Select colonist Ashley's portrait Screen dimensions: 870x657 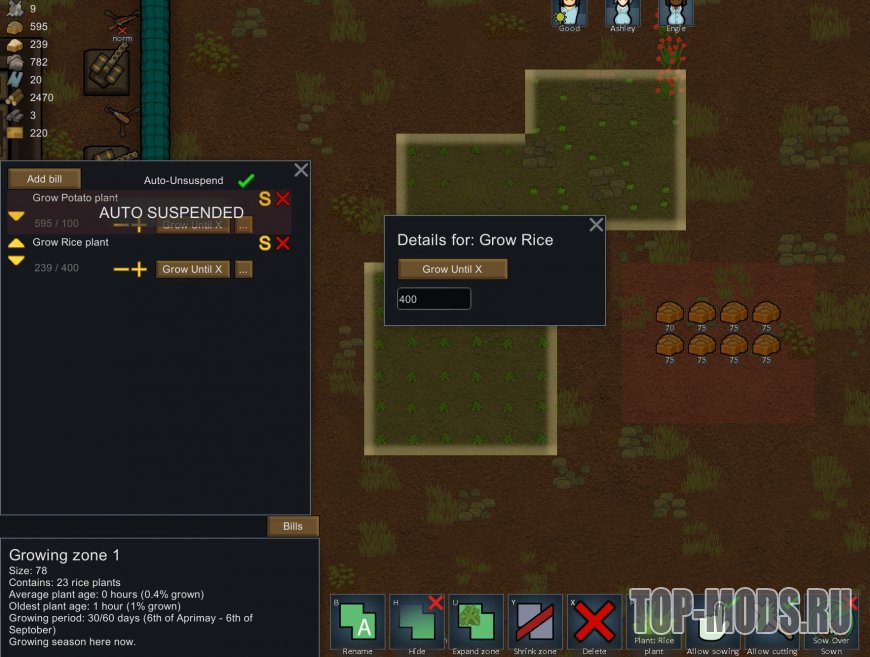click(x=622, y=14)
